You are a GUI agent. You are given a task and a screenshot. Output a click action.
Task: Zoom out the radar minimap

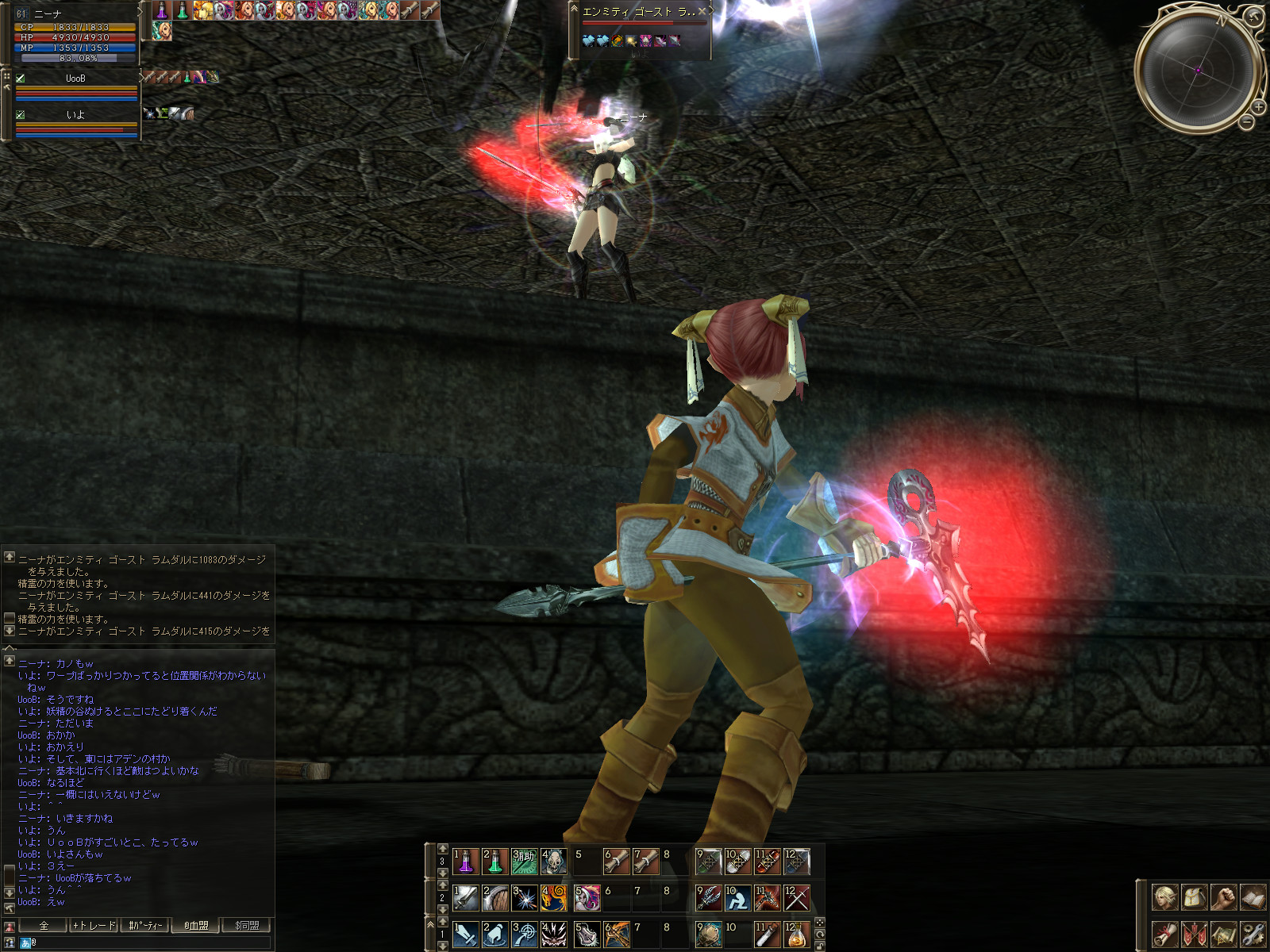click(1247, 122)
